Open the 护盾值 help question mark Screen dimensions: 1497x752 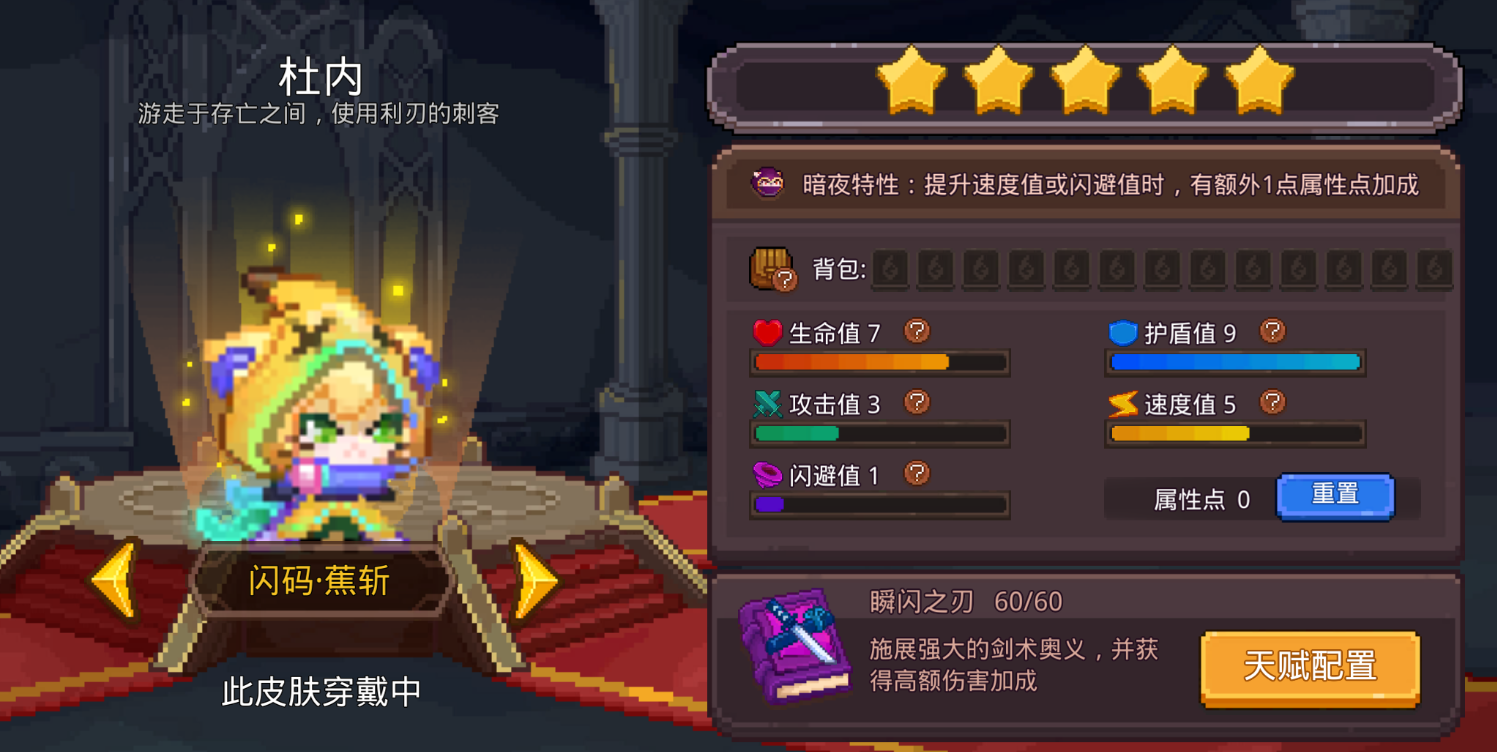coord(1273,331)
